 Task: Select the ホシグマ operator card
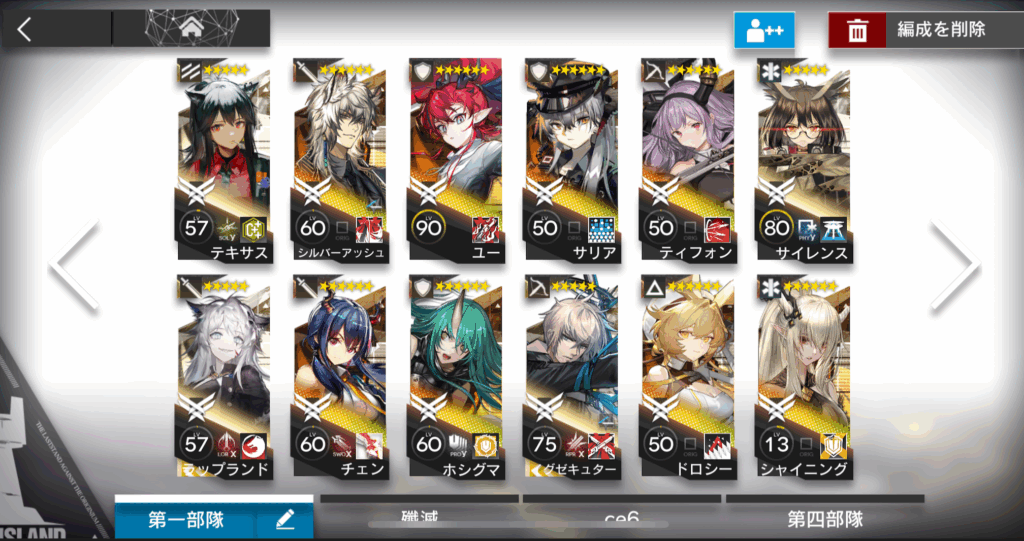[x=456, y=376]
